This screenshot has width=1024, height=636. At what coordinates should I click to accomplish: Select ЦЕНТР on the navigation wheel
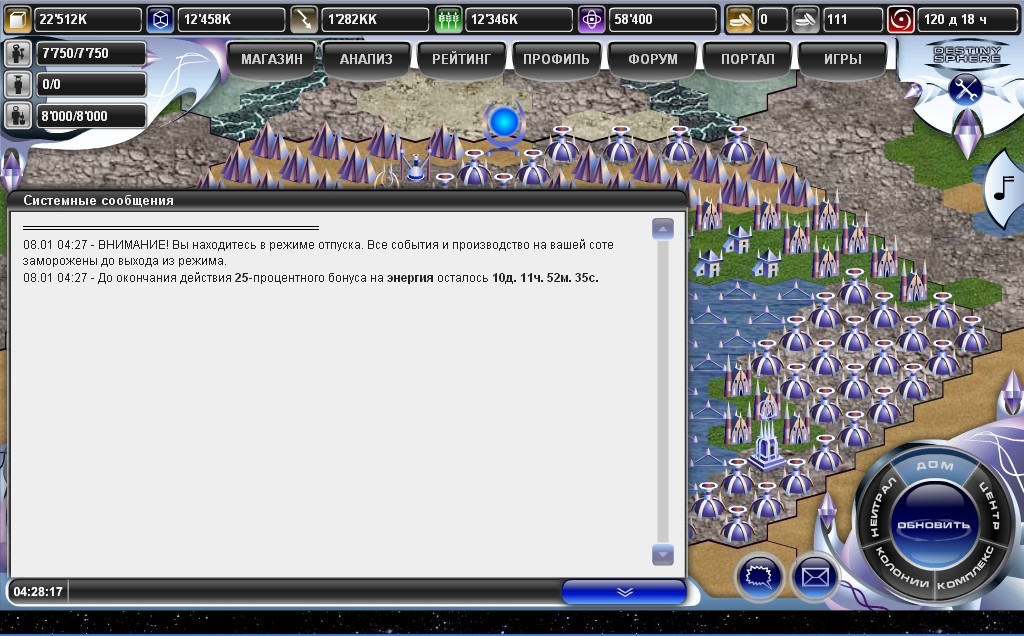pos(990,506)
